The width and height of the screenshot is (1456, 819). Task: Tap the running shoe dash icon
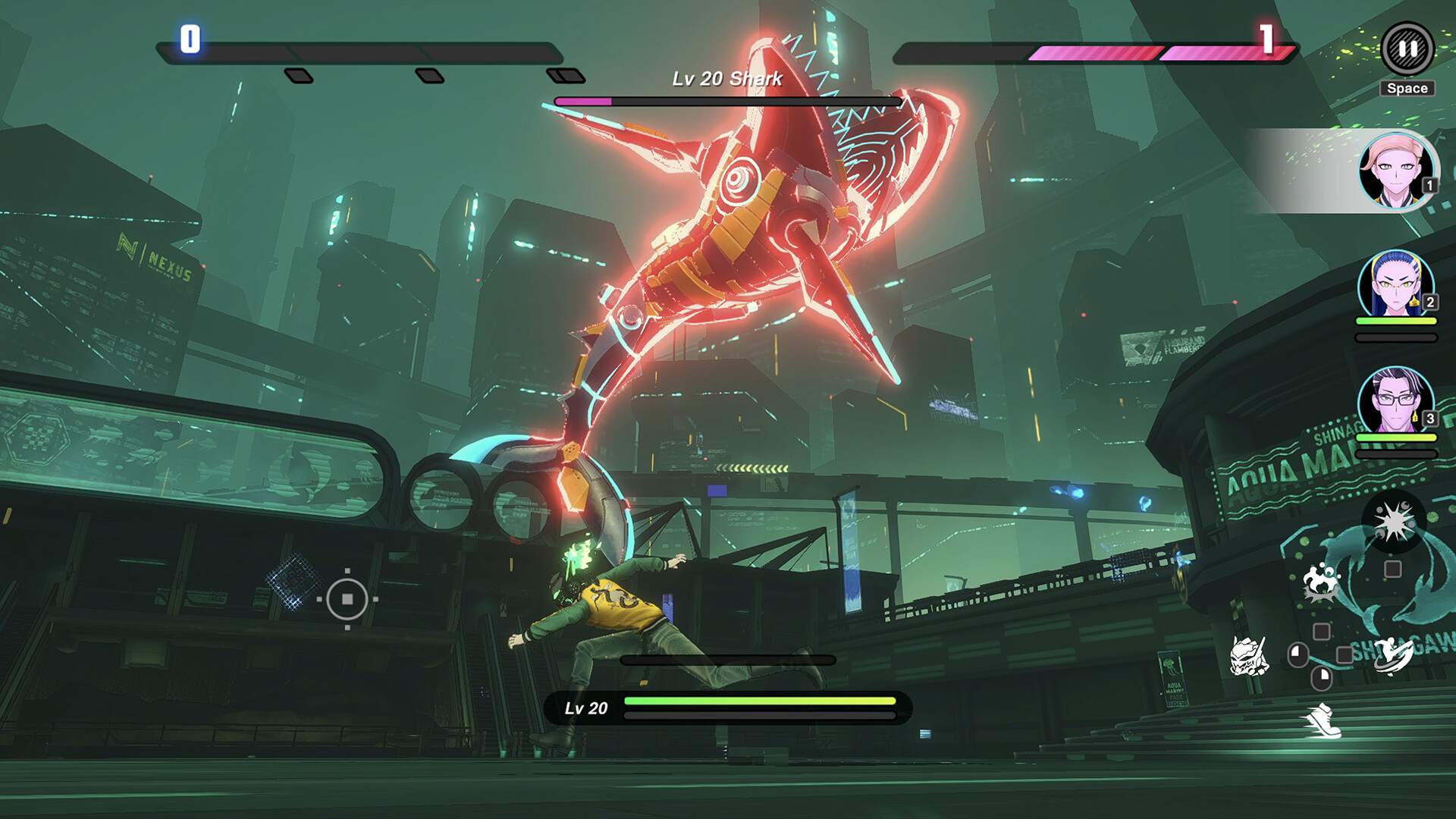click(1323, 720)
